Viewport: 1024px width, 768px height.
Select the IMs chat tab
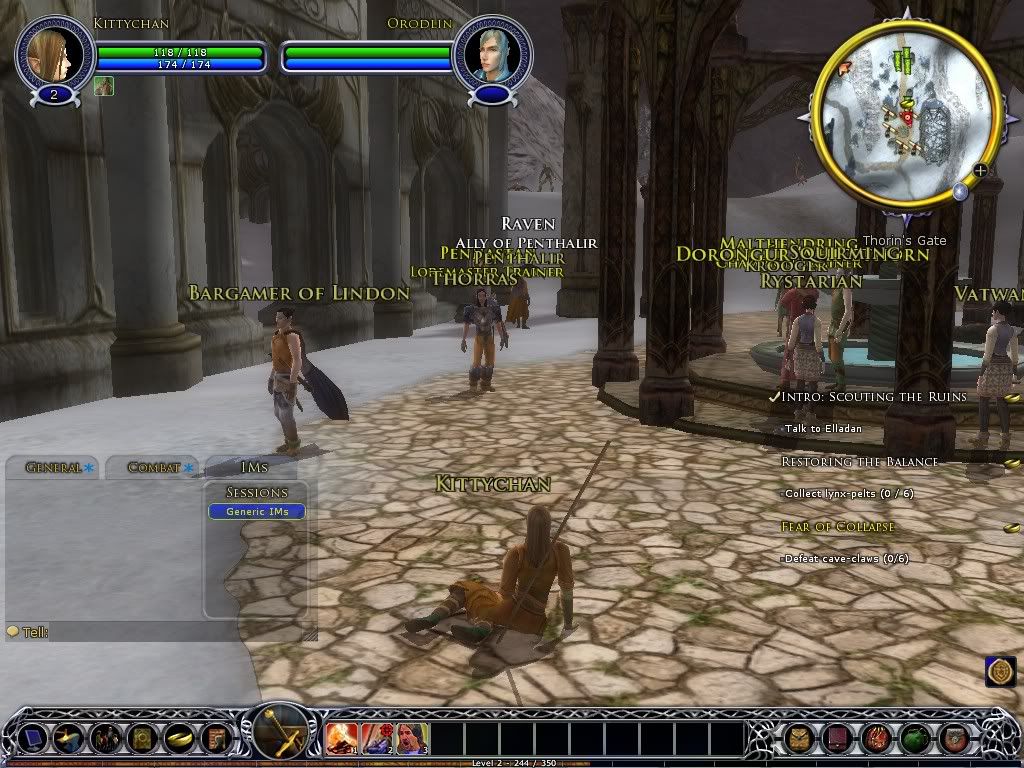254,467
